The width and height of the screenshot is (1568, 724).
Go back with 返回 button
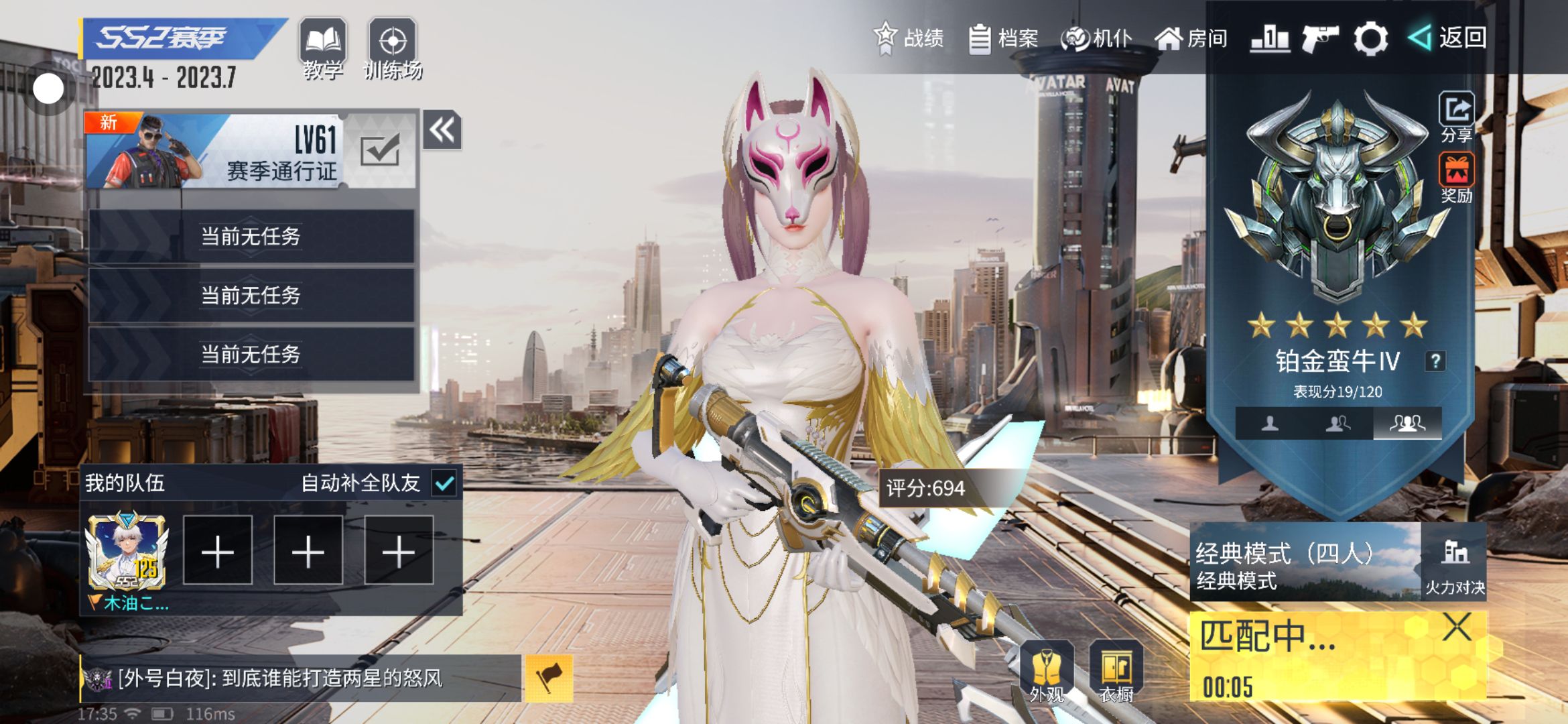[1447, 38]
